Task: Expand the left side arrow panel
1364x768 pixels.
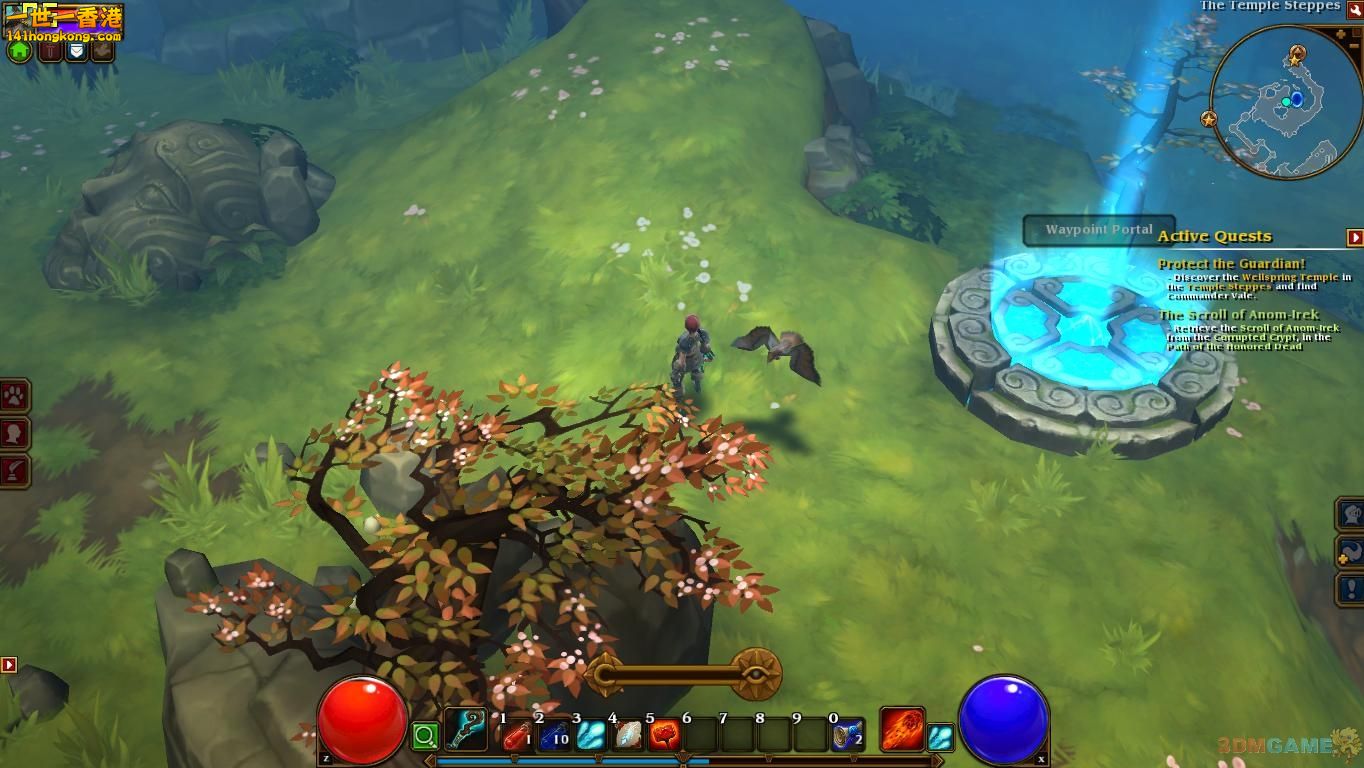Action: pyautogui.click(x=8, y=664)
